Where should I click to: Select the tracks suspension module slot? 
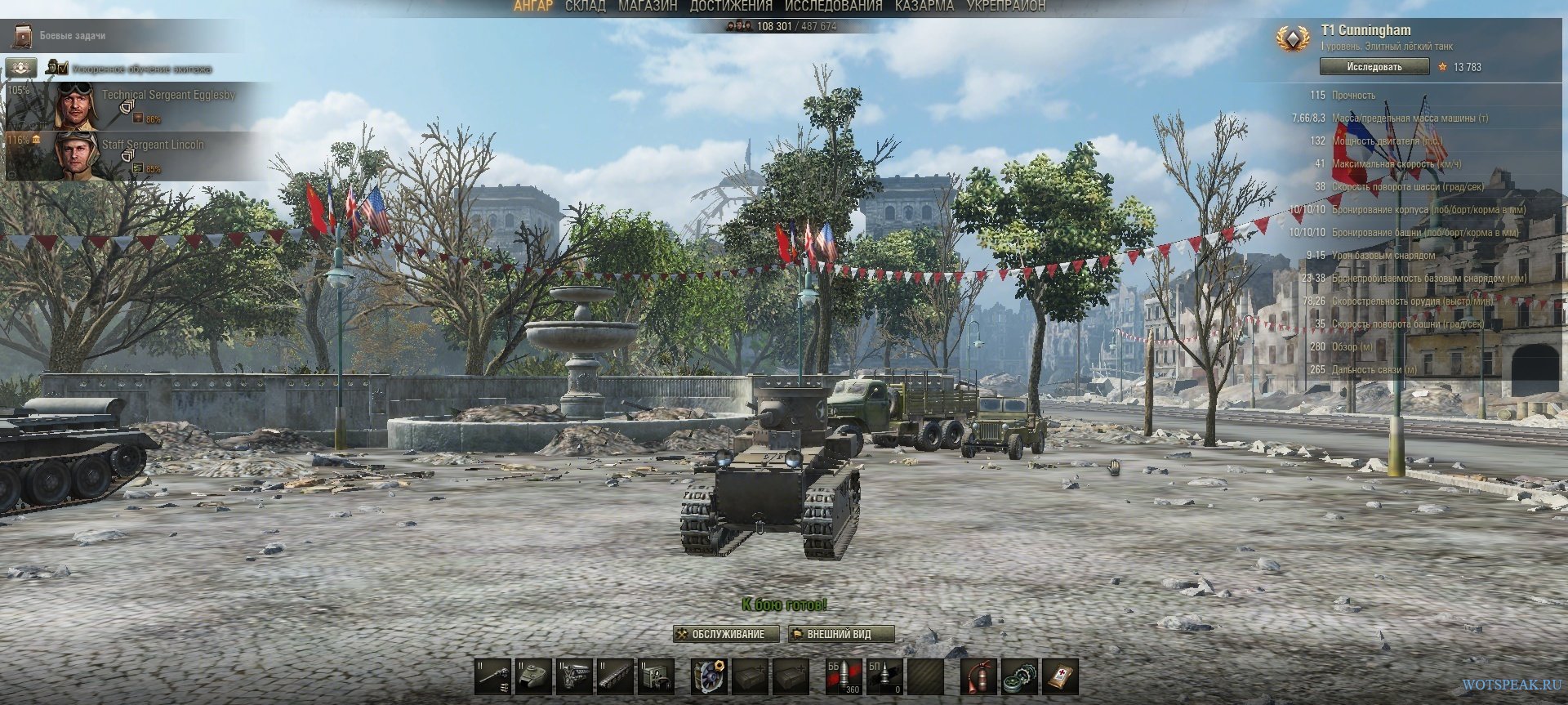(616, 676)
